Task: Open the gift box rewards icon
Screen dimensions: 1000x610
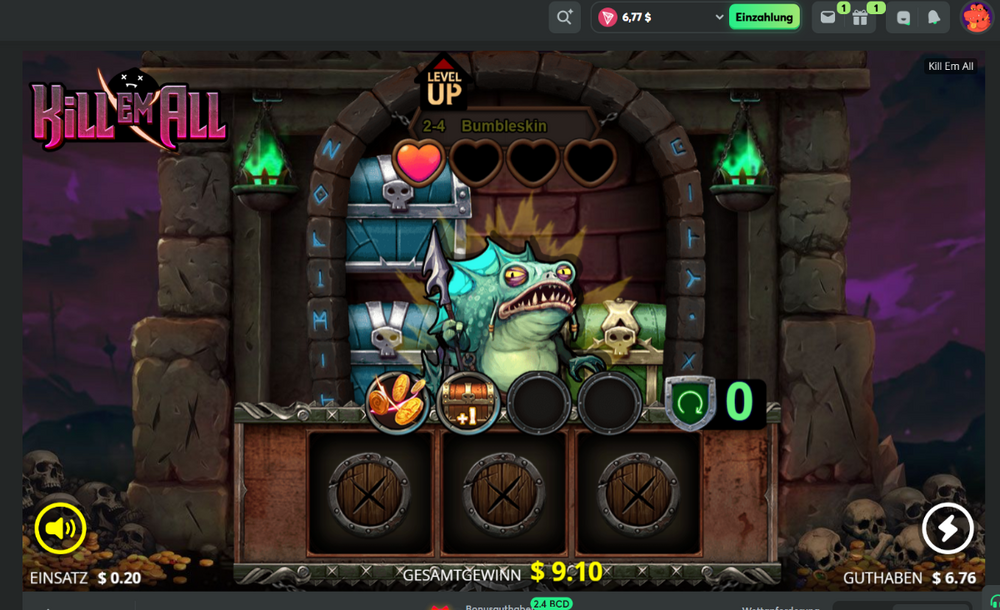Action: point(860,17)
